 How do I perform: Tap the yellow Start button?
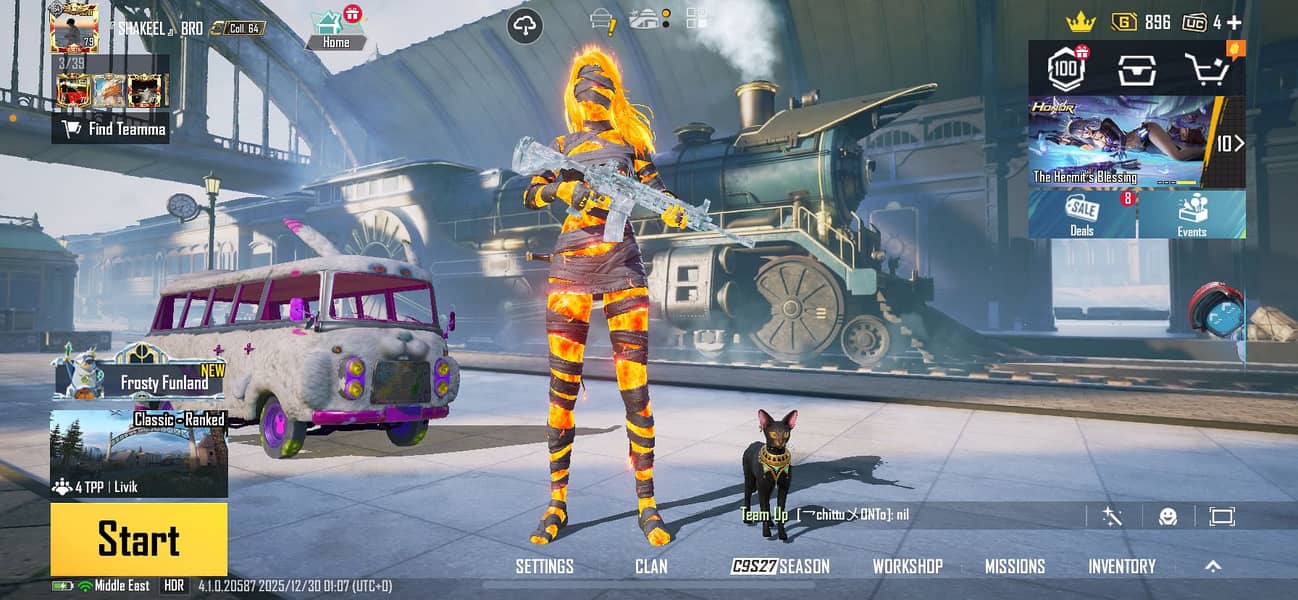[139, 539]
